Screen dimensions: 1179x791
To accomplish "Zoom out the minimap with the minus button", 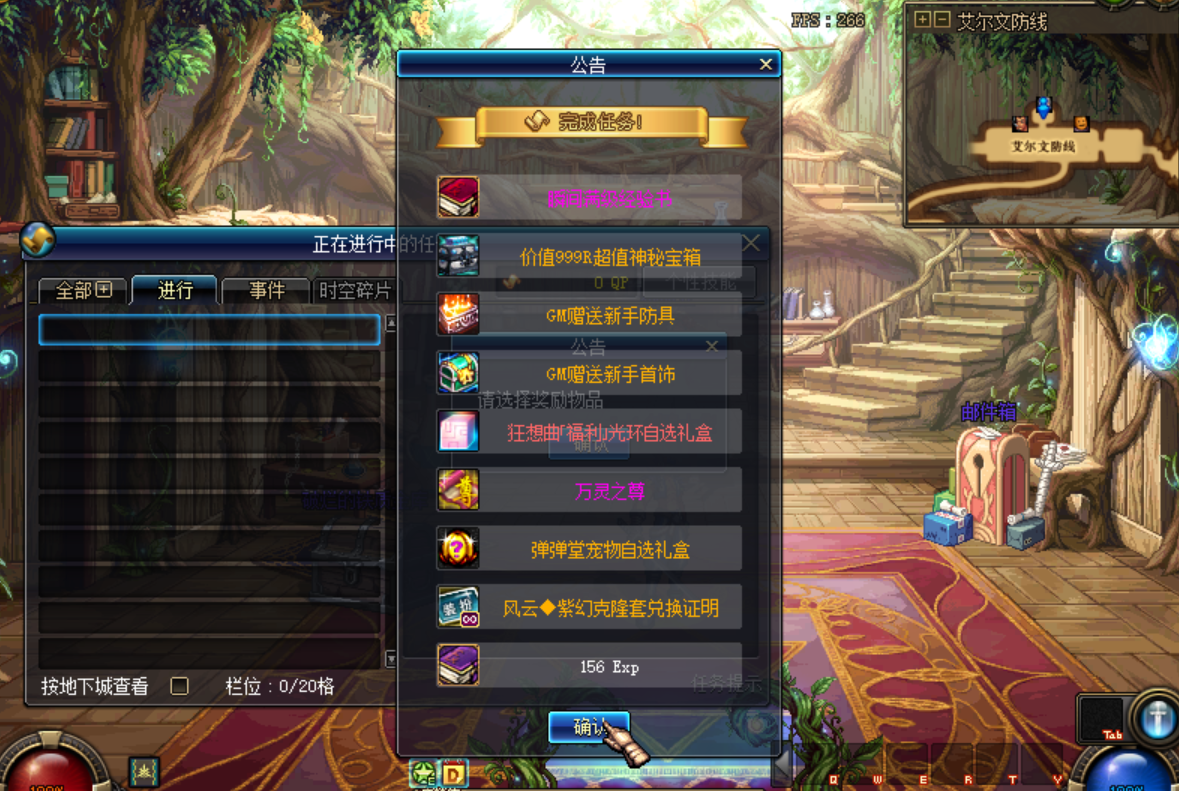I will pyautogui.click(x=941, y=20).
